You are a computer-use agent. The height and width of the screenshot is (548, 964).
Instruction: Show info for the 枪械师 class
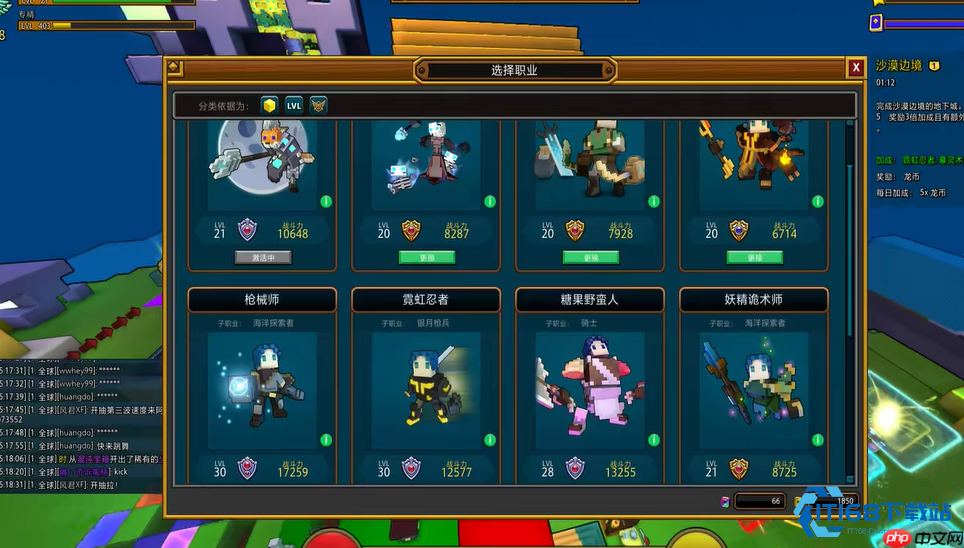[326, 440]
